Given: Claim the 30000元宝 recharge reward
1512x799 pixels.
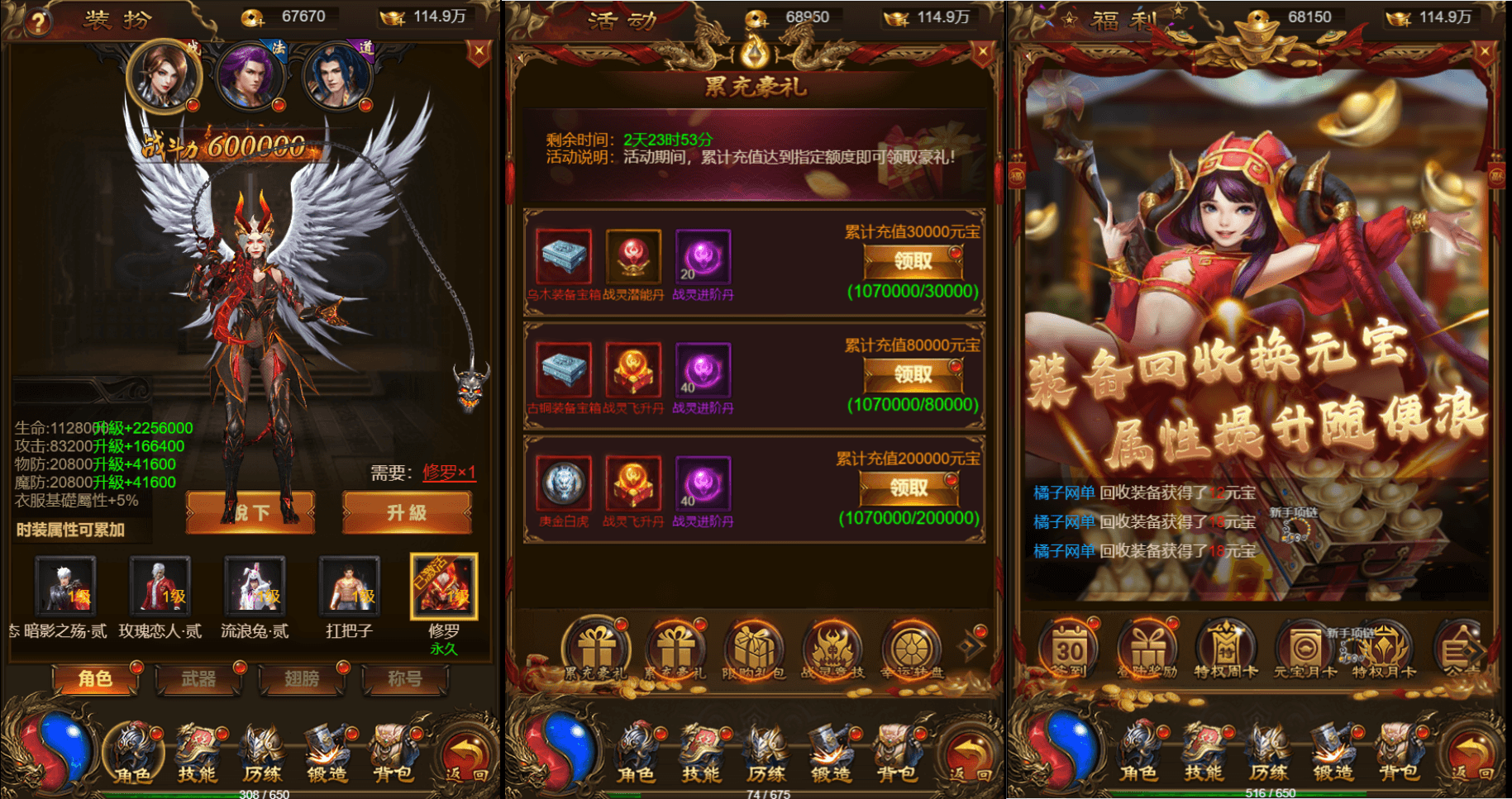Looking at the screenshot, I should tap(913, 262).
